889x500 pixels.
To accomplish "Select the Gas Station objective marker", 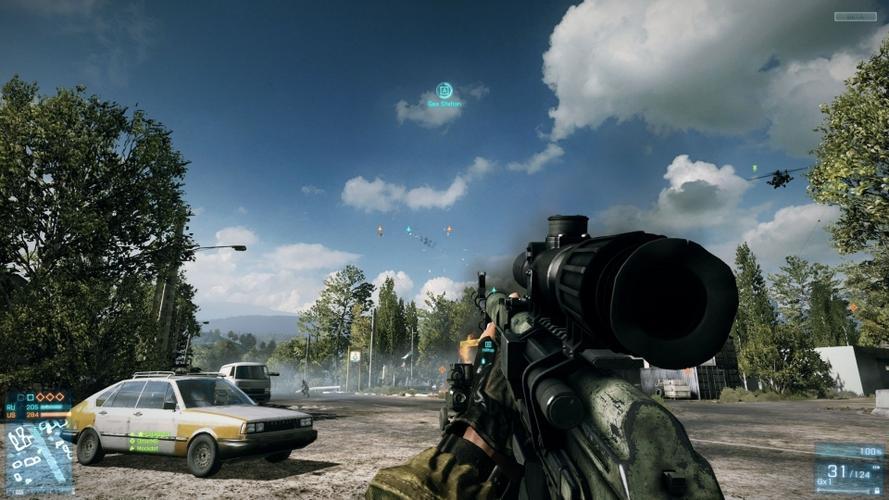I will tap(444, 91).
